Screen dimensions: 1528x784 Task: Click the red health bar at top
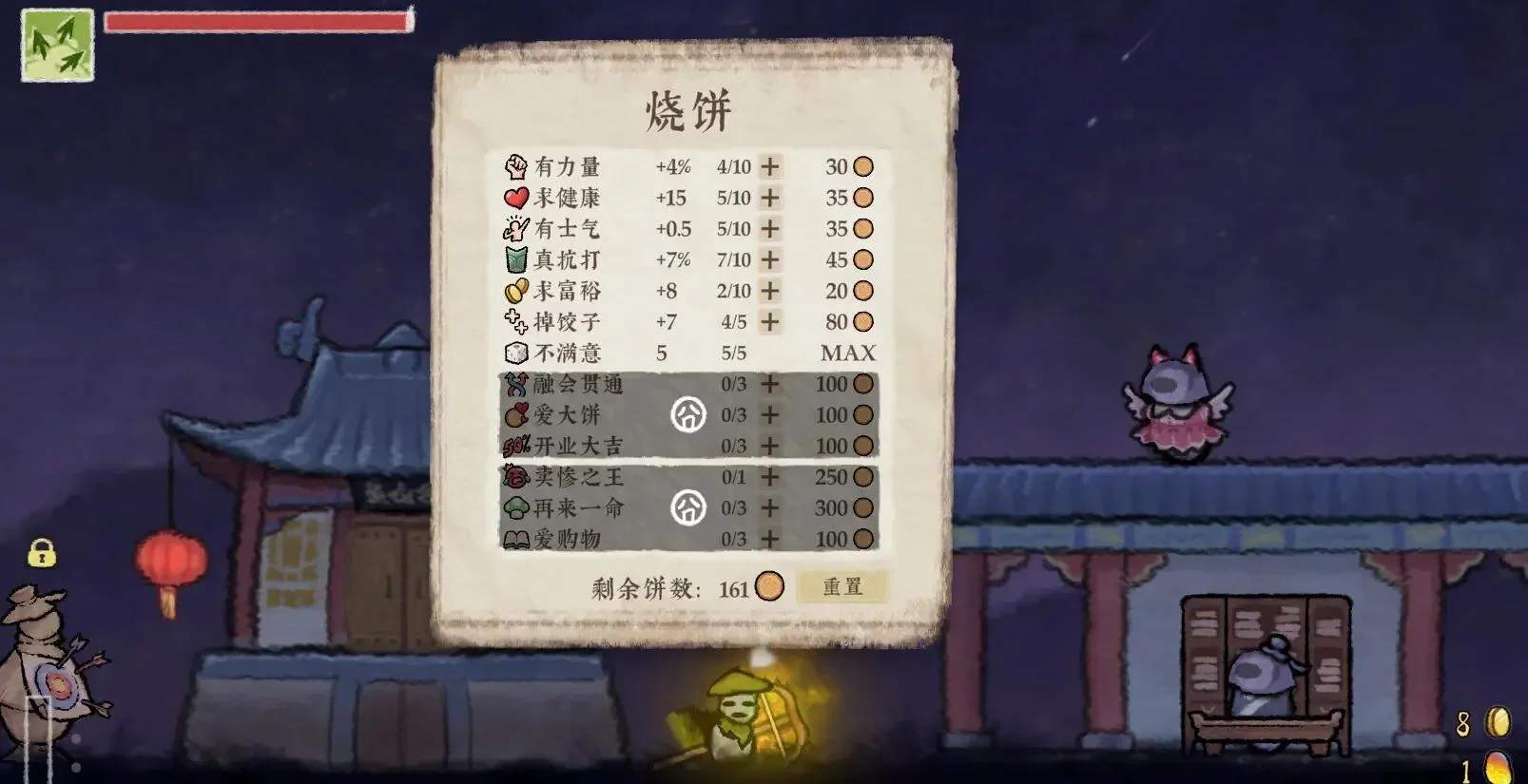257,20
